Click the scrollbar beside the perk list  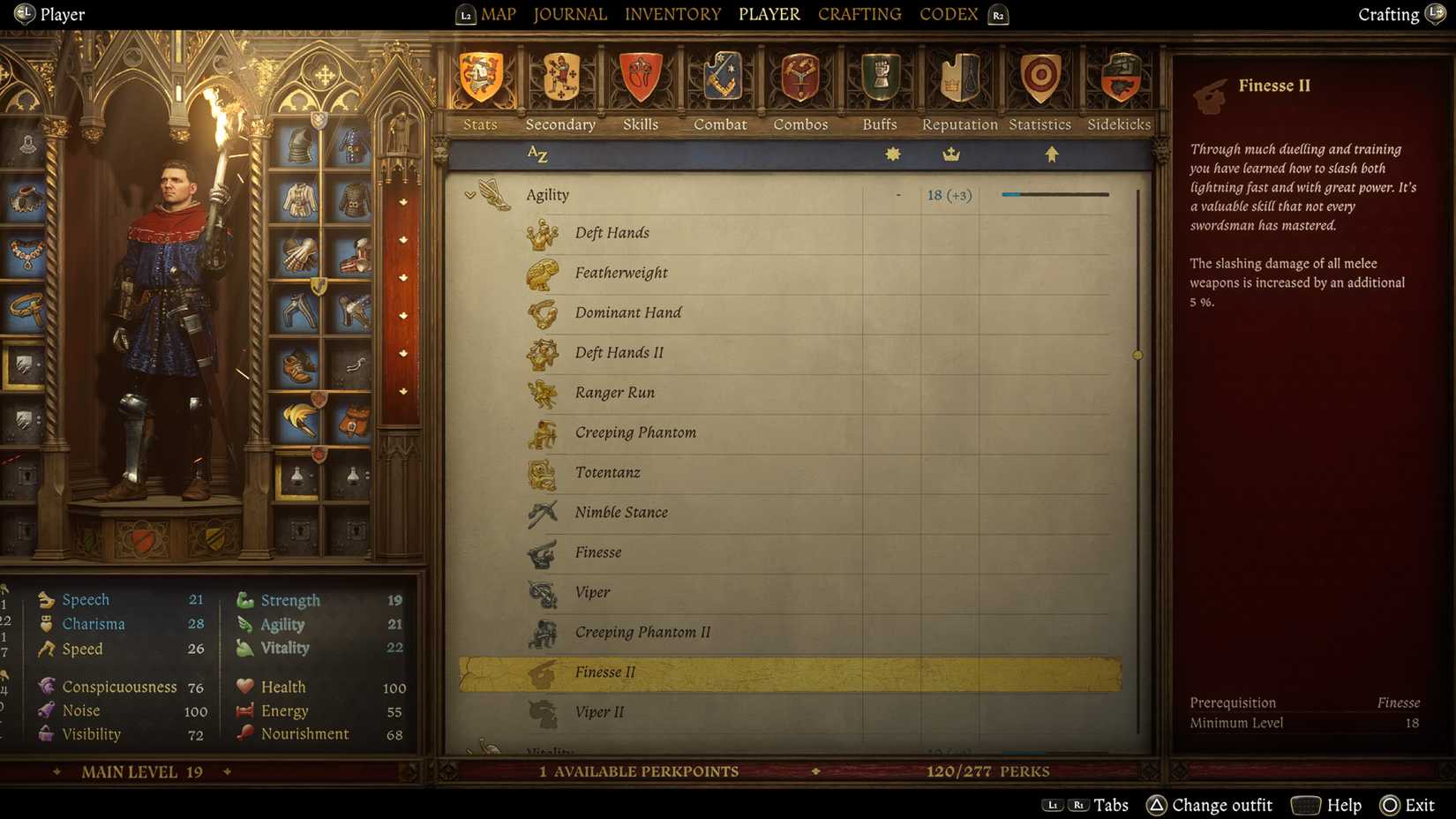pos(1137,355)
